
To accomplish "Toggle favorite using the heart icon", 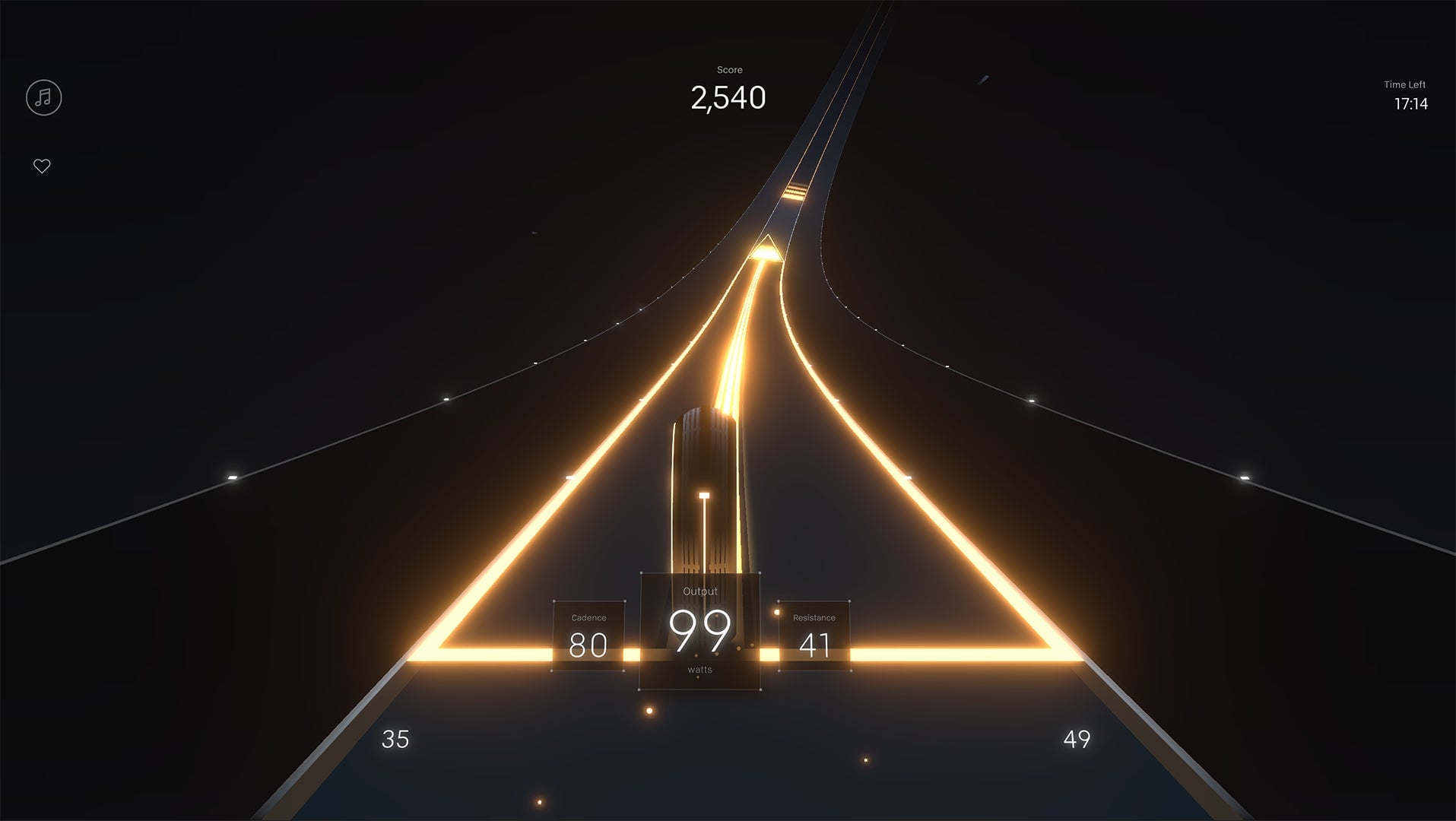I will point(43,165).
